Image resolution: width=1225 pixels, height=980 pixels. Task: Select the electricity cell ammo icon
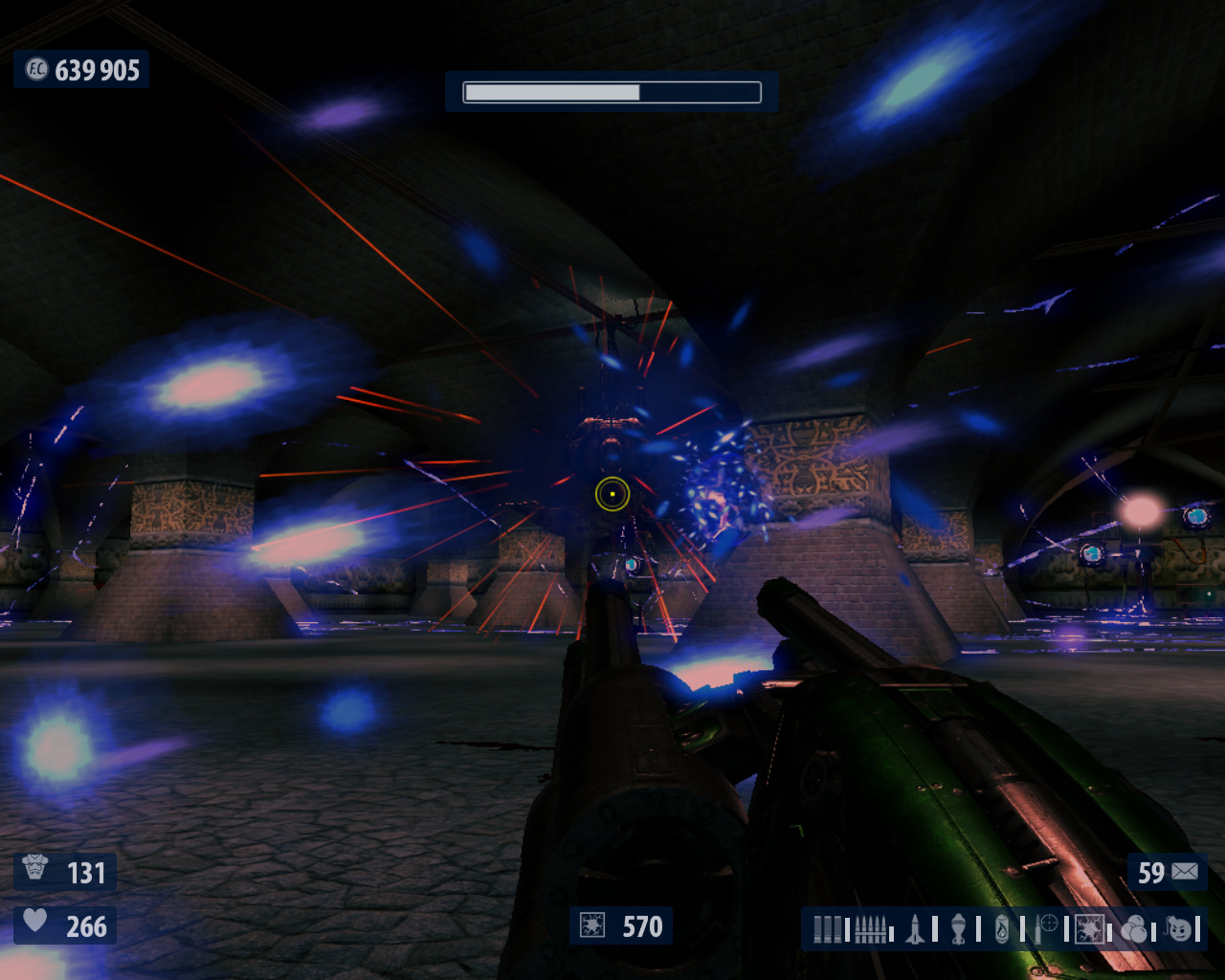1089,928
